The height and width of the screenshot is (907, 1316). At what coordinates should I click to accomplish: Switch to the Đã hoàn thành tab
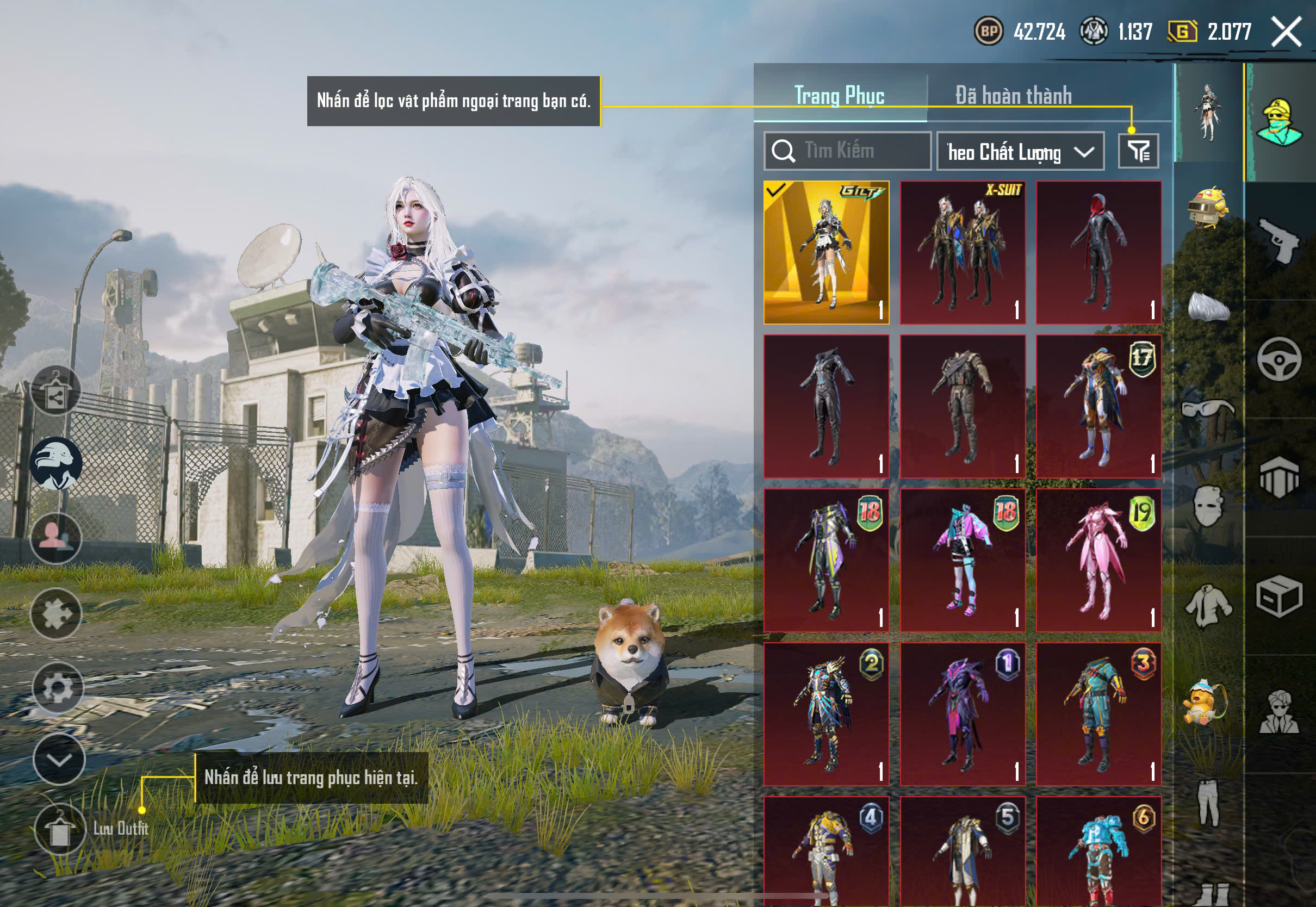[1013, 96]
